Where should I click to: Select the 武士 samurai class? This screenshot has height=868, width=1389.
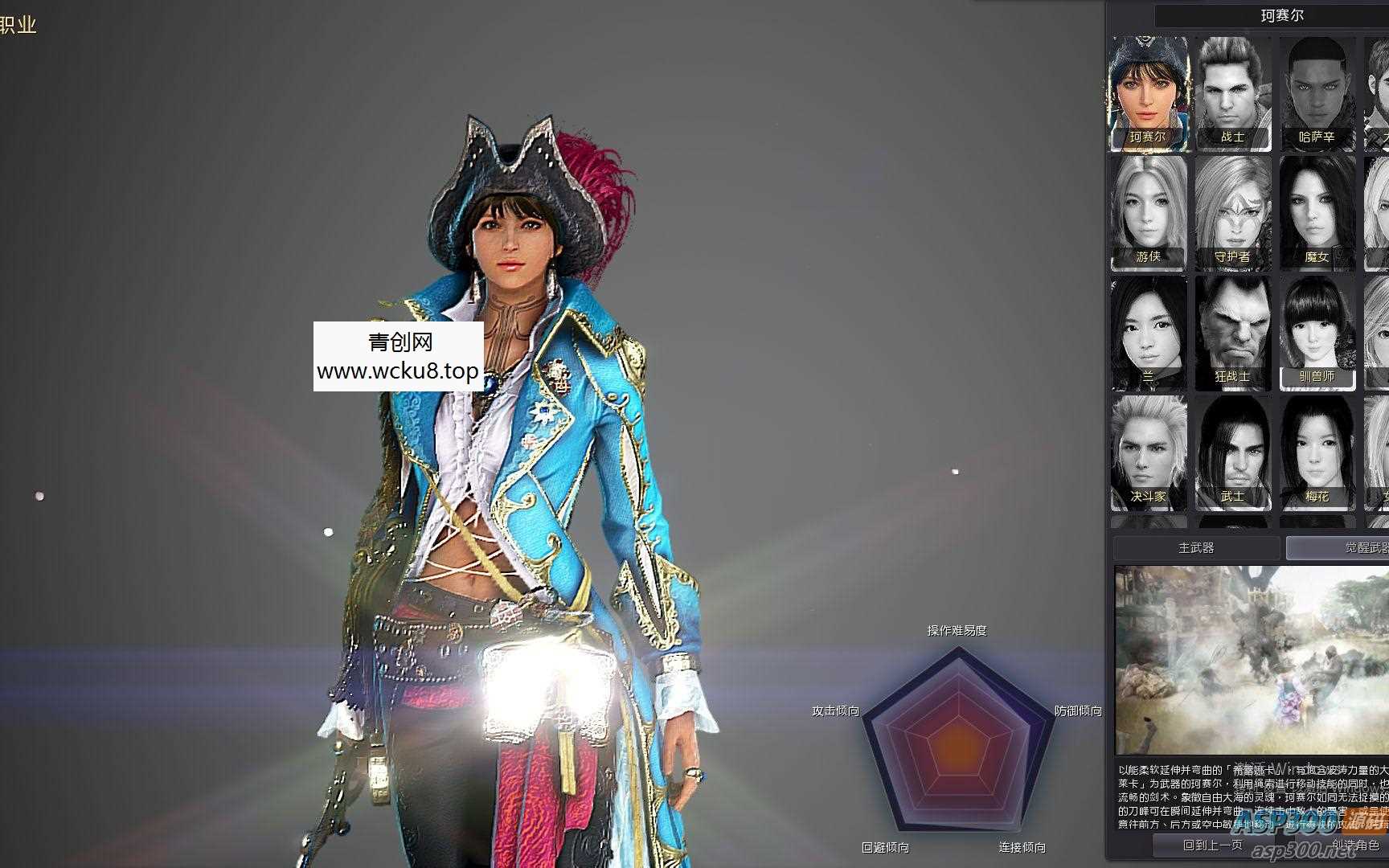1232,452
